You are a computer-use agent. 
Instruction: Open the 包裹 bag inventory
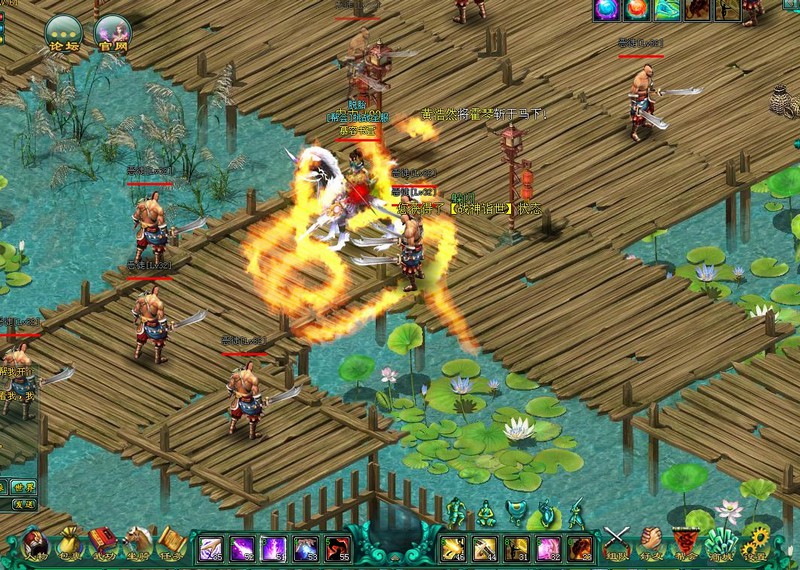pos(69,545)
